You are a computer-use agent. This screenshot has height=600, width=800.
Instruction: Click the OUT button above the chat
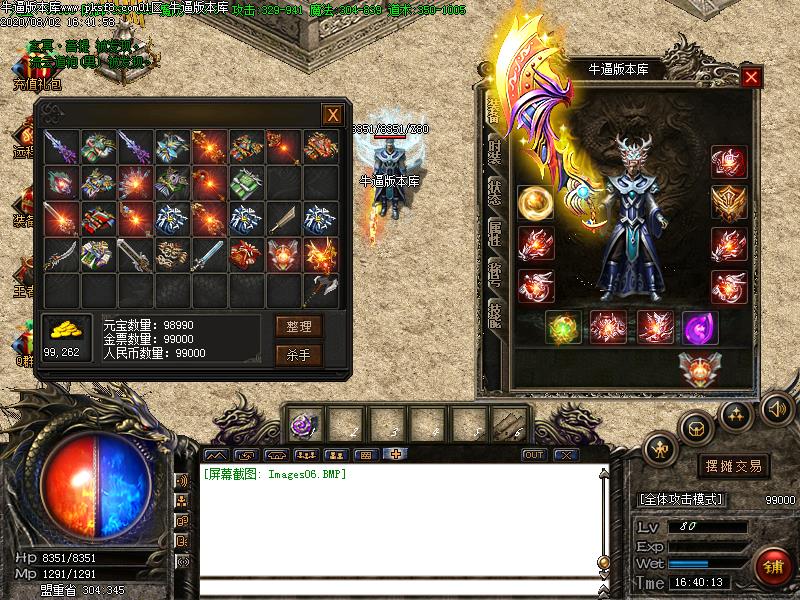point(534,454)
